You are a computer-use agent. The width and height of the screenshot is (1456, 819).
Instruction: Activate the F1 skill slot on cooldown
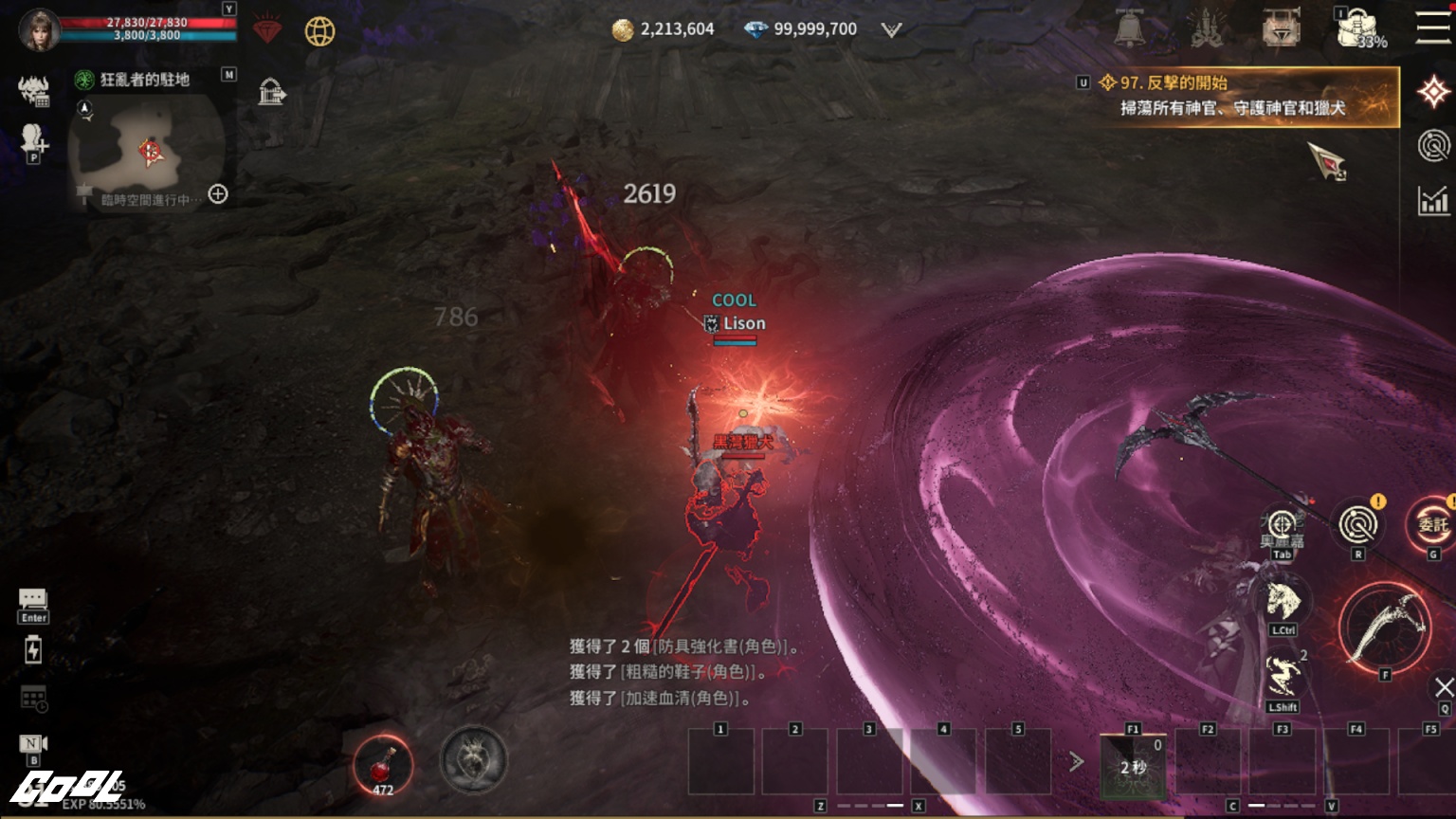coord(1133,764)
